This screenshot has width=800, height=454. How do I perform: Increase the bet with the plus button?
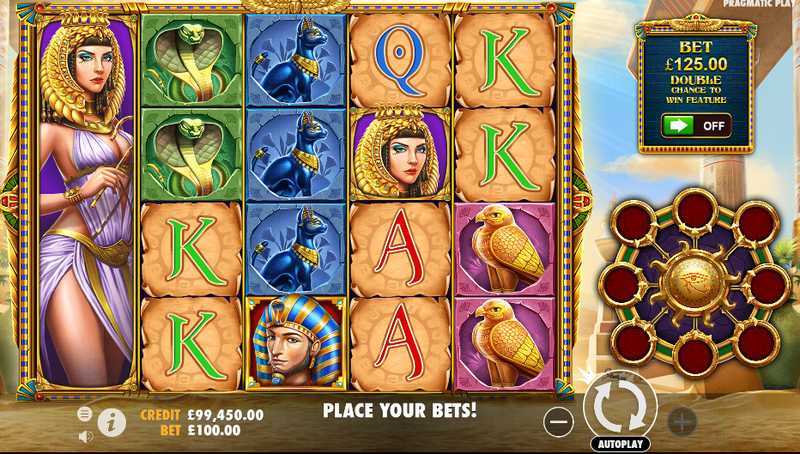[681, 421]
